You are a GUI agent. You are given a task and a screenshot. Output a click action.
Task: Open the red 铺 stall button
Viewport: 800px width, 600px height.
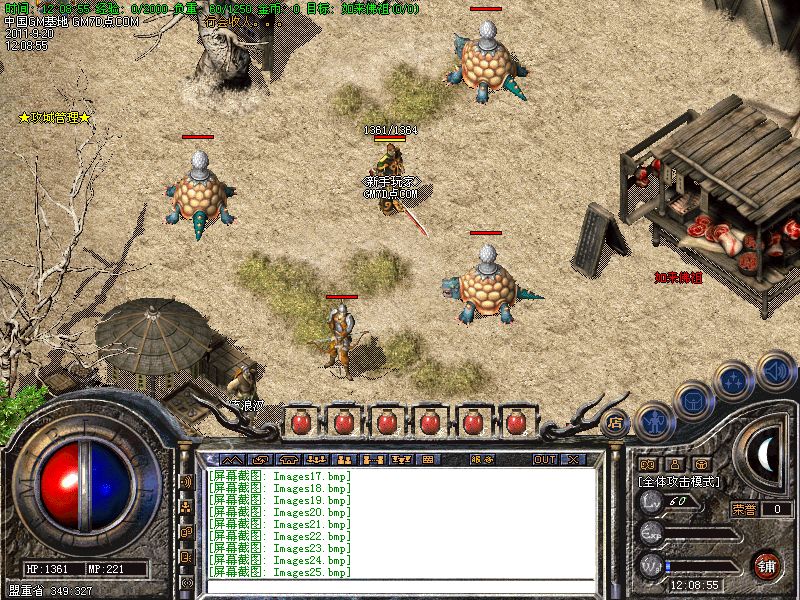tap(767, 563)
